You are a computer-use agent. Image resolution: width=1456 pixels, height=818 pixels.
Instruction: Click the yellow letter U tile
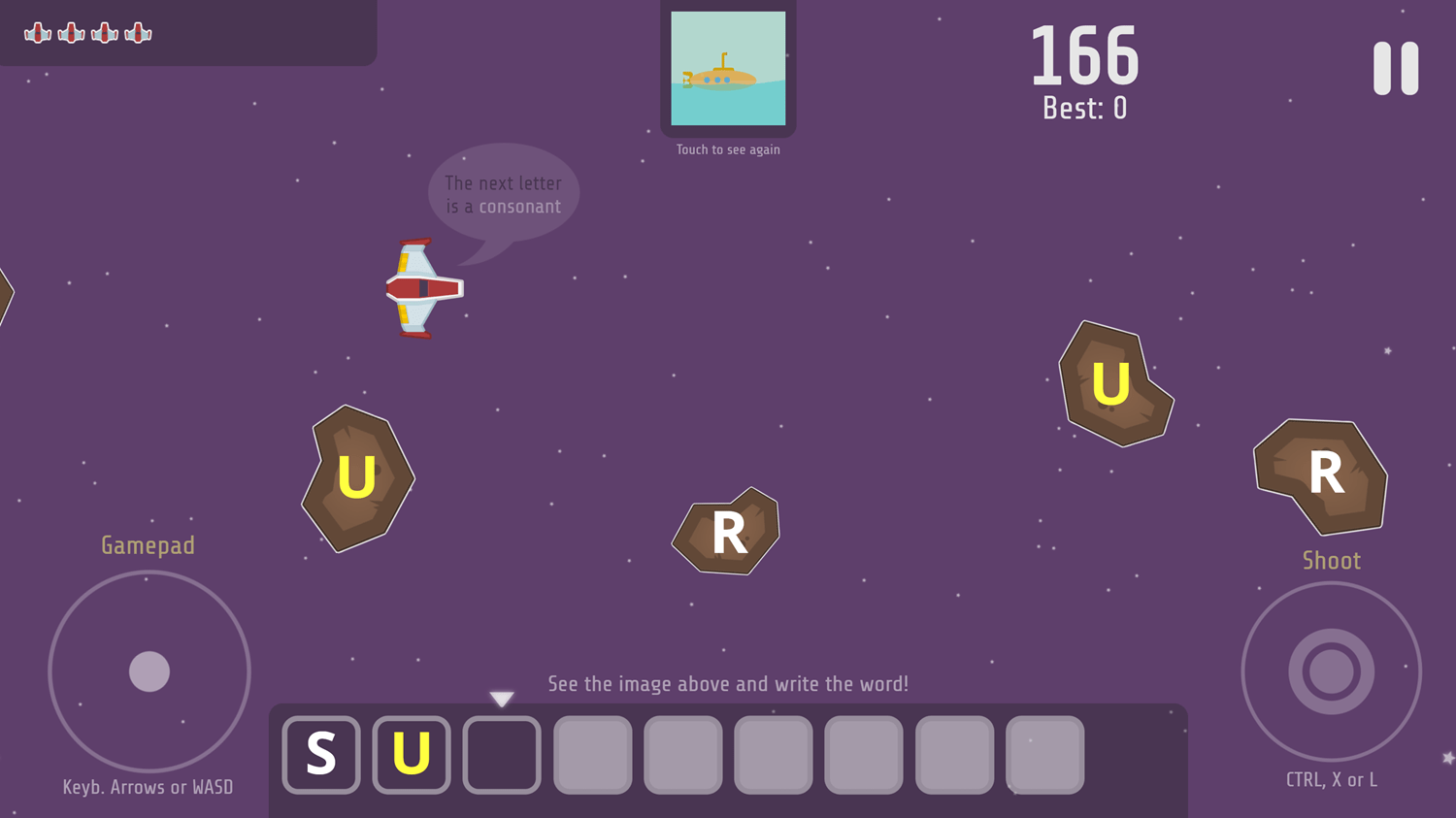pos(412,755)
